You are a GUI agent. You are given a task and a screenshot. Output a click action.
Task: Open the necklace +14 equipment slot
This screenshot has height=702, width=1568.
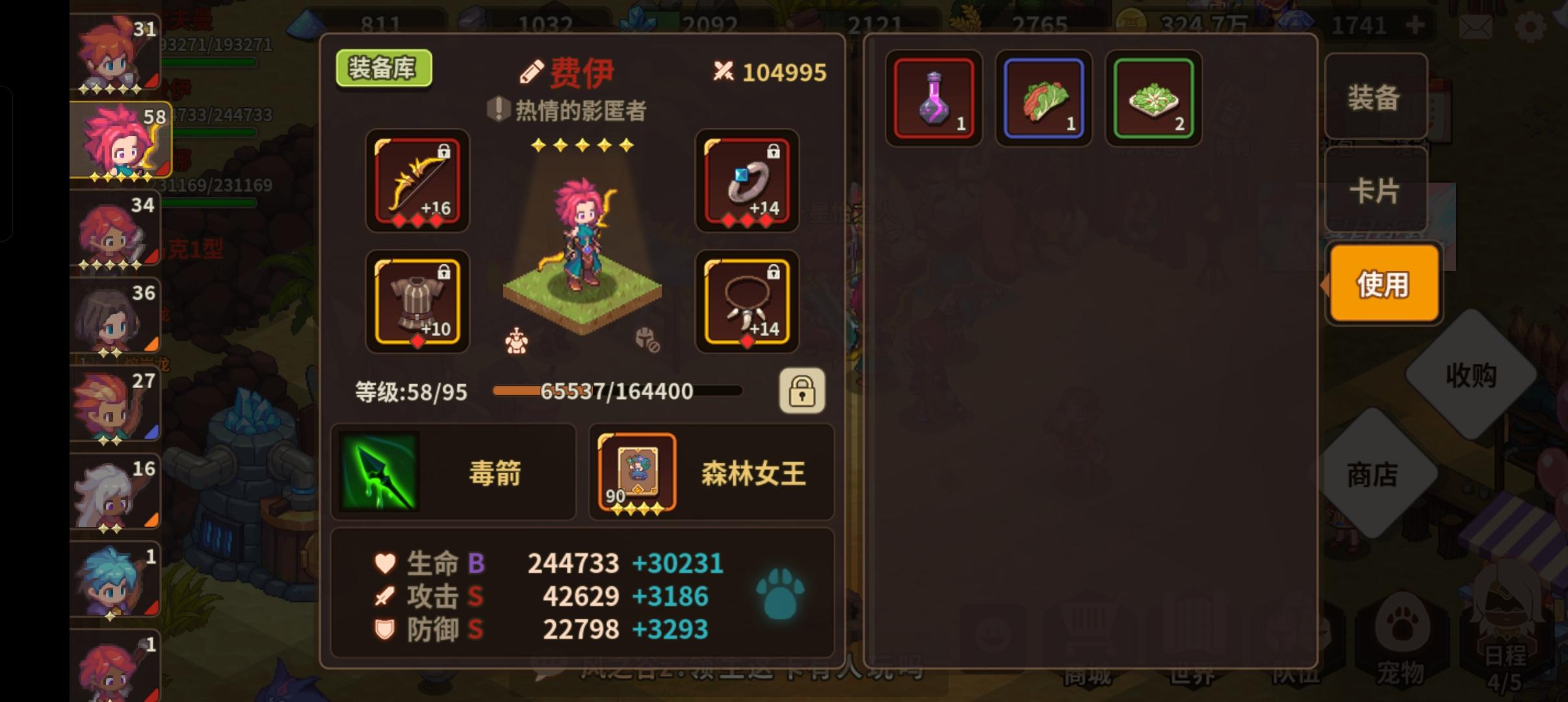[748, 302]
